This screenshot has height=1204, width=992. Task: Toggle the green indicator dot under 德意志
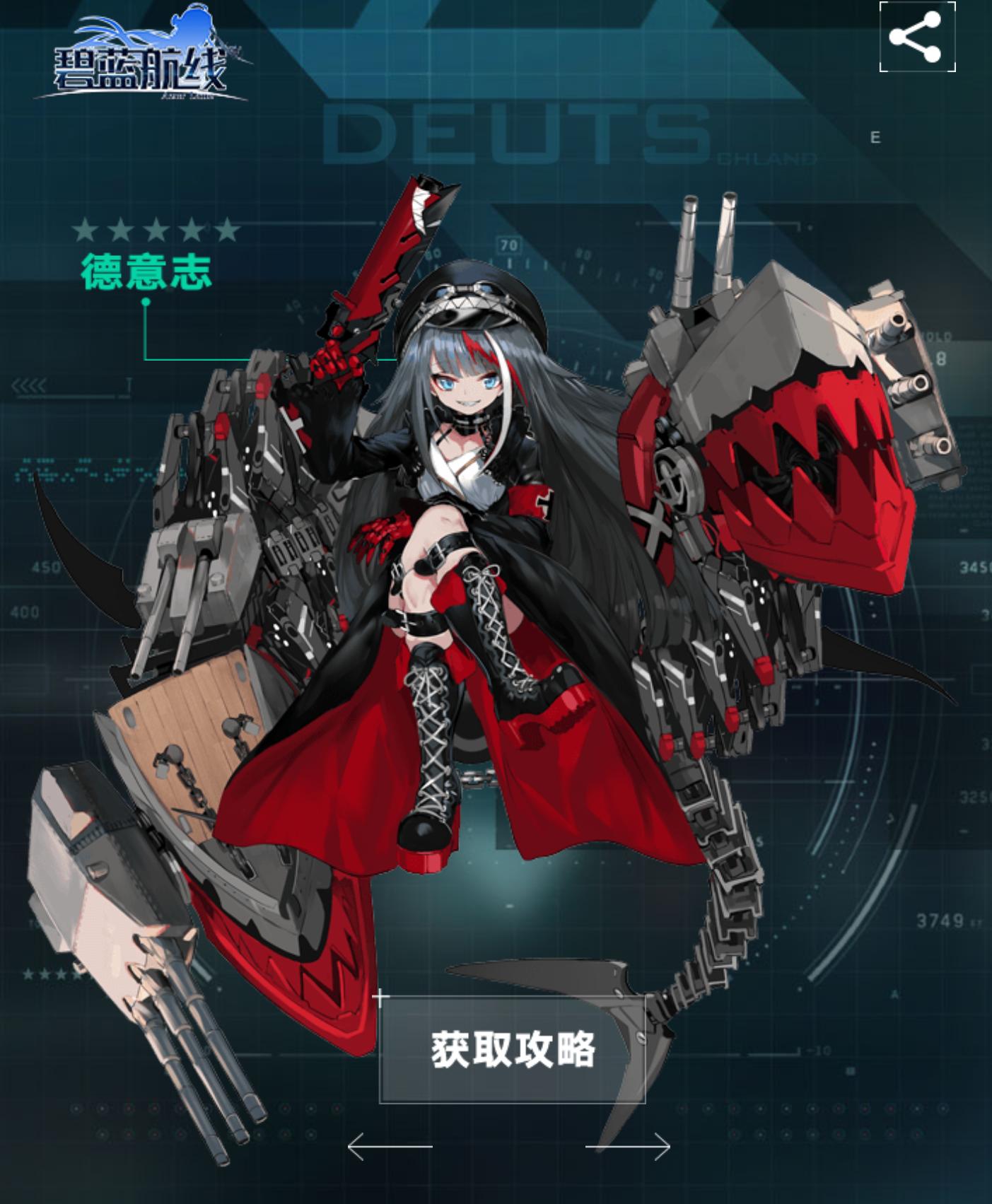146,300
